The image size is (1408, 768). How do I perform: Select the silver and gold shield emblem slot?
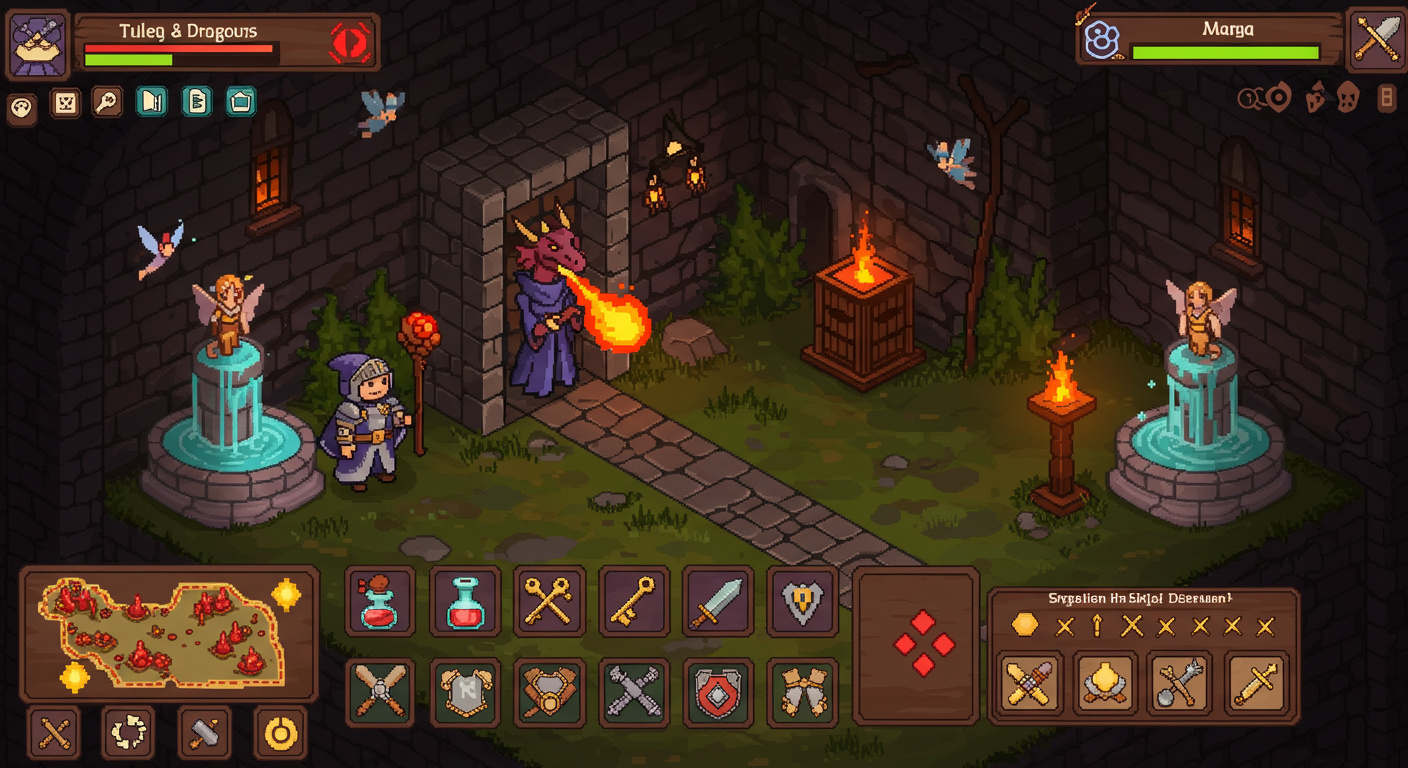802,602
